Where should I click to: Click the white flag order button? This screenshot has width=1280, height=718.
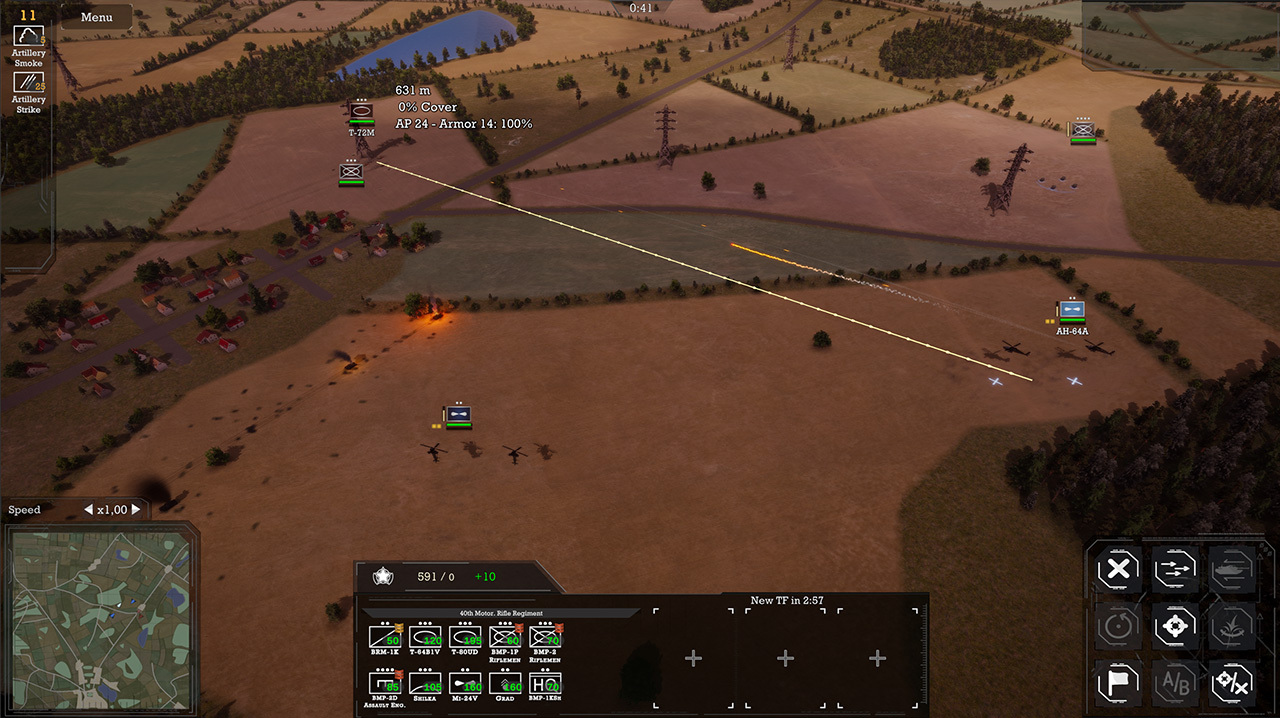tap(1119, 682)
